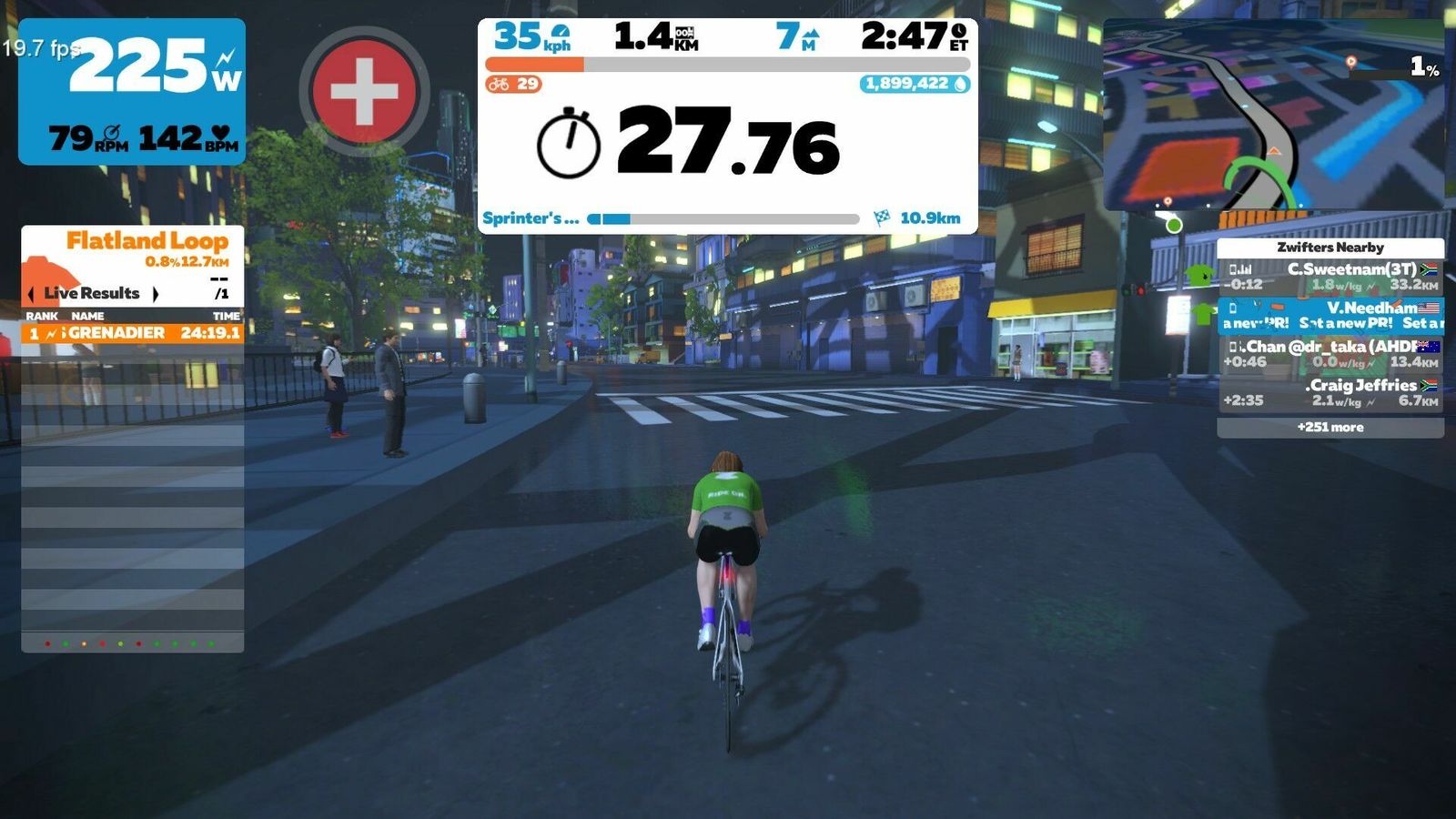Image resolution: width=1456 pixels, height=819 pixels.
Task: Click the left arrow beside Live Results
Action: point(32,293)
